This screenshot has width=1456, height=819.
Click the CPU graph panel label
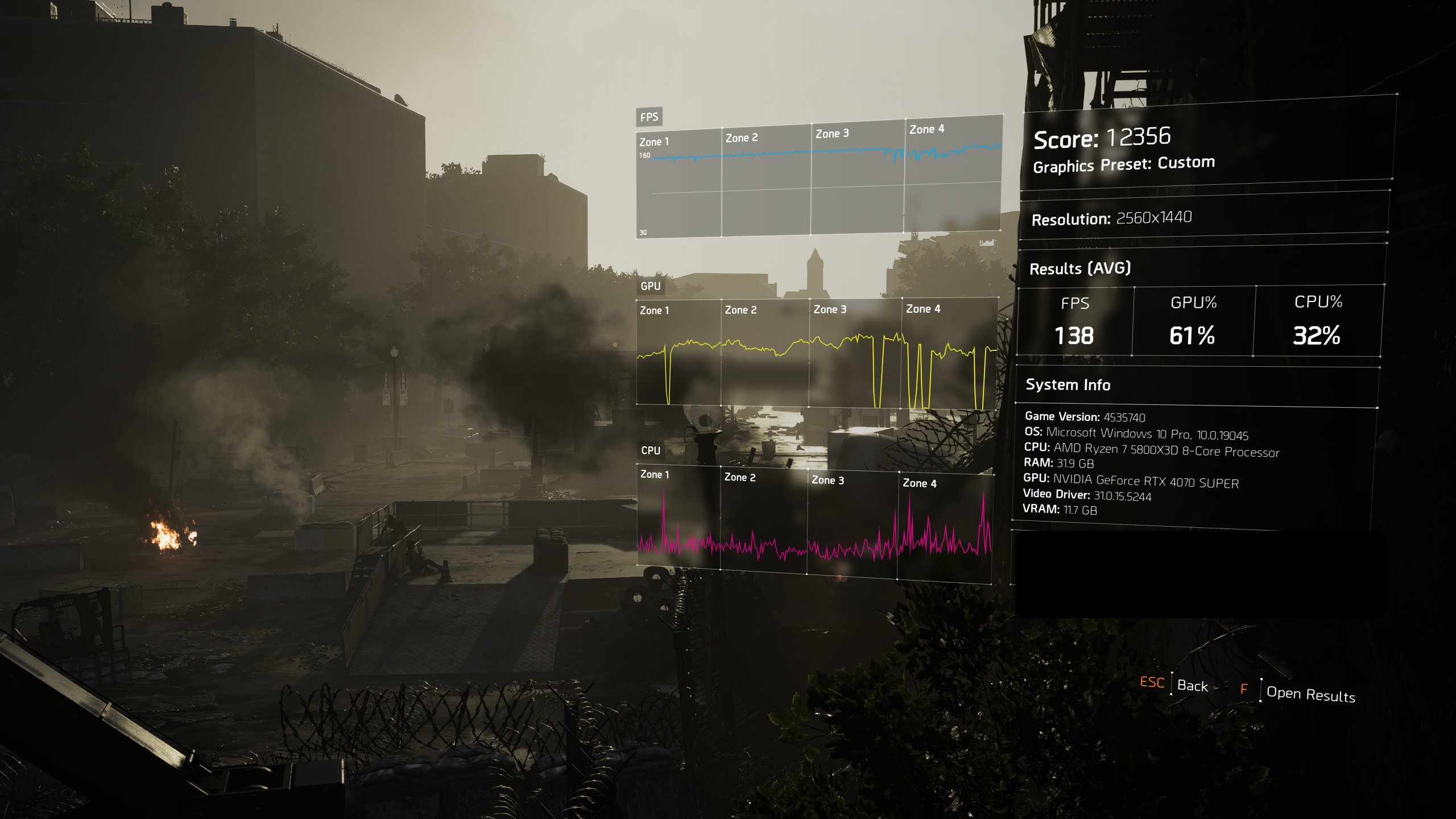(x=650, y=450)
